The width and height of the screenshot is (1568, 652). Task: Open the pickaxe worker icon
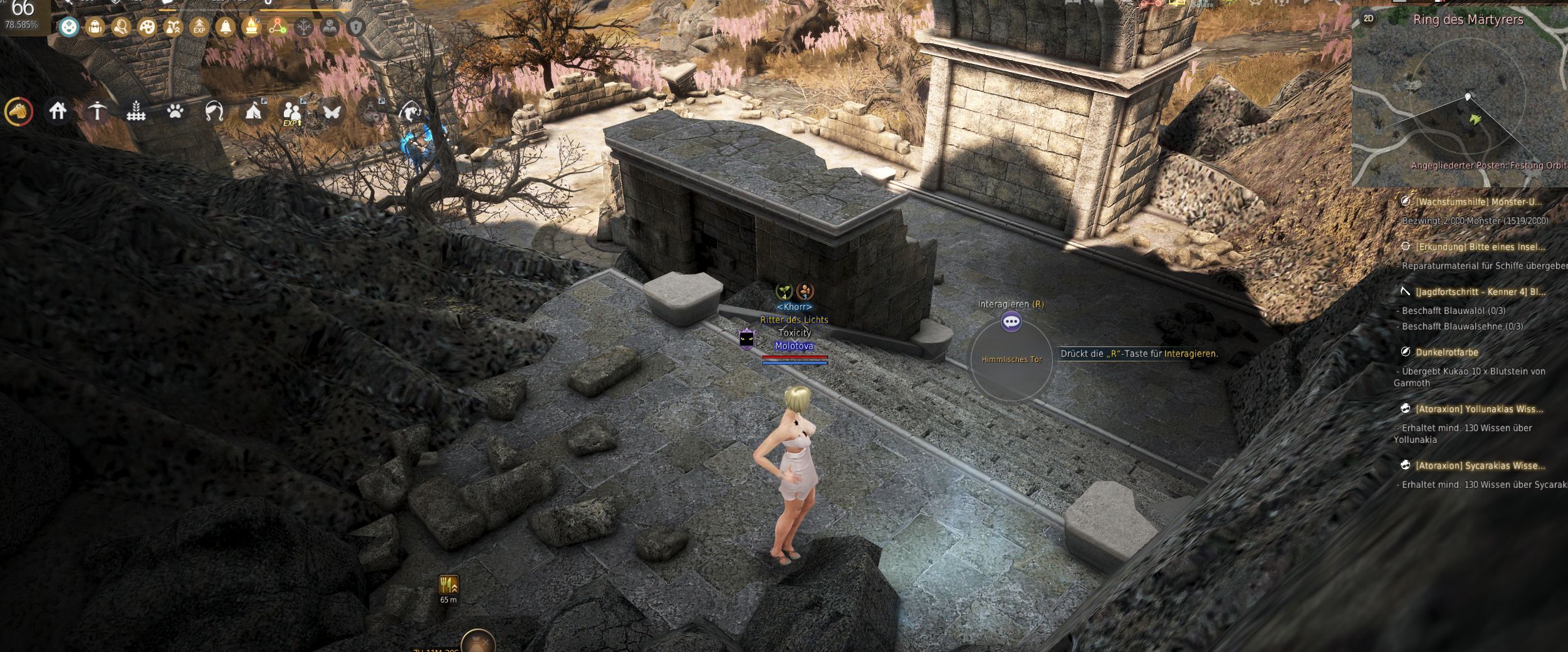click(x=97, y=111)
